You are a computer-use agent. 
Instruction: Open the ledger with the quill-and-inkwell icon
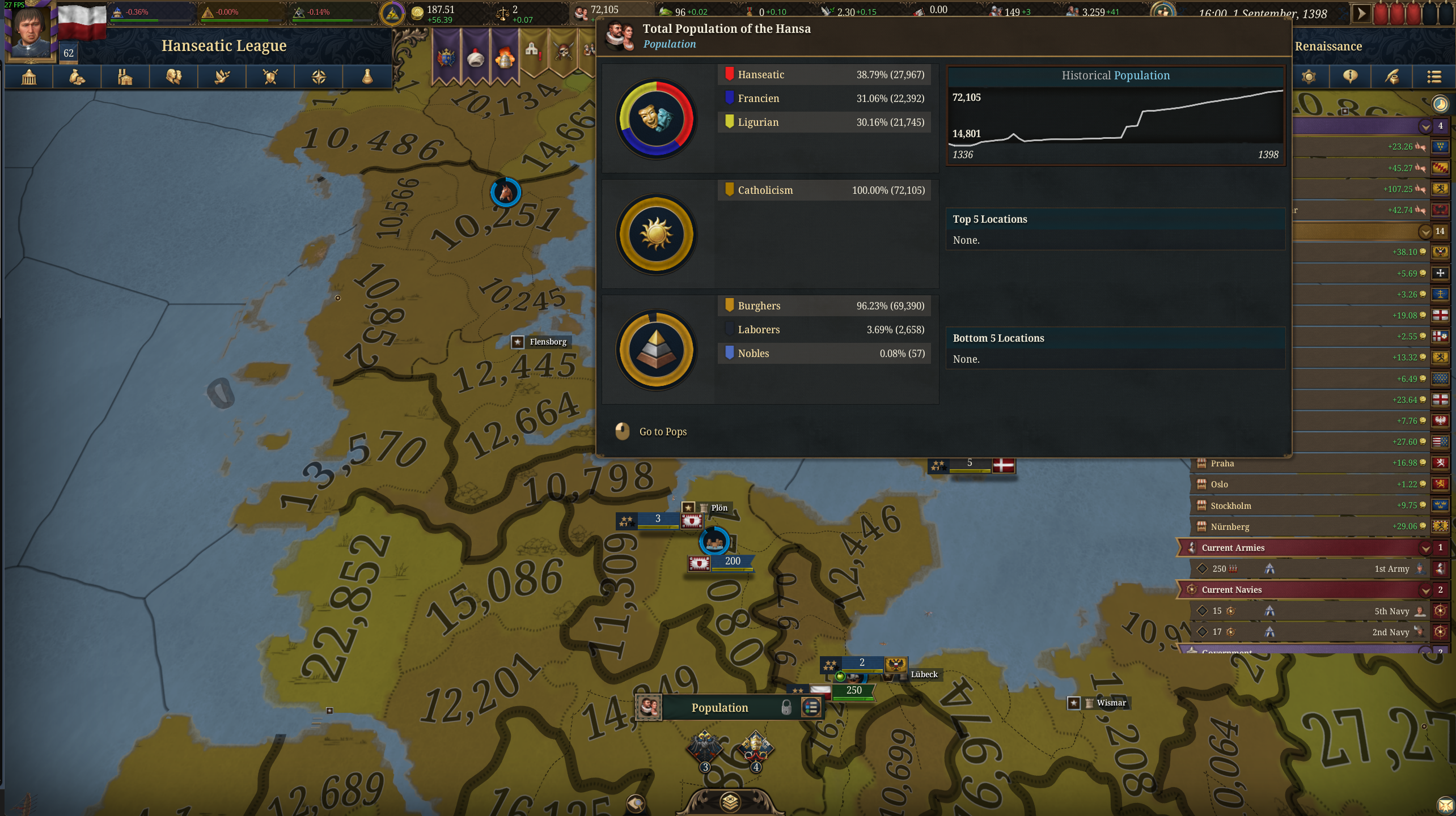1392,76
